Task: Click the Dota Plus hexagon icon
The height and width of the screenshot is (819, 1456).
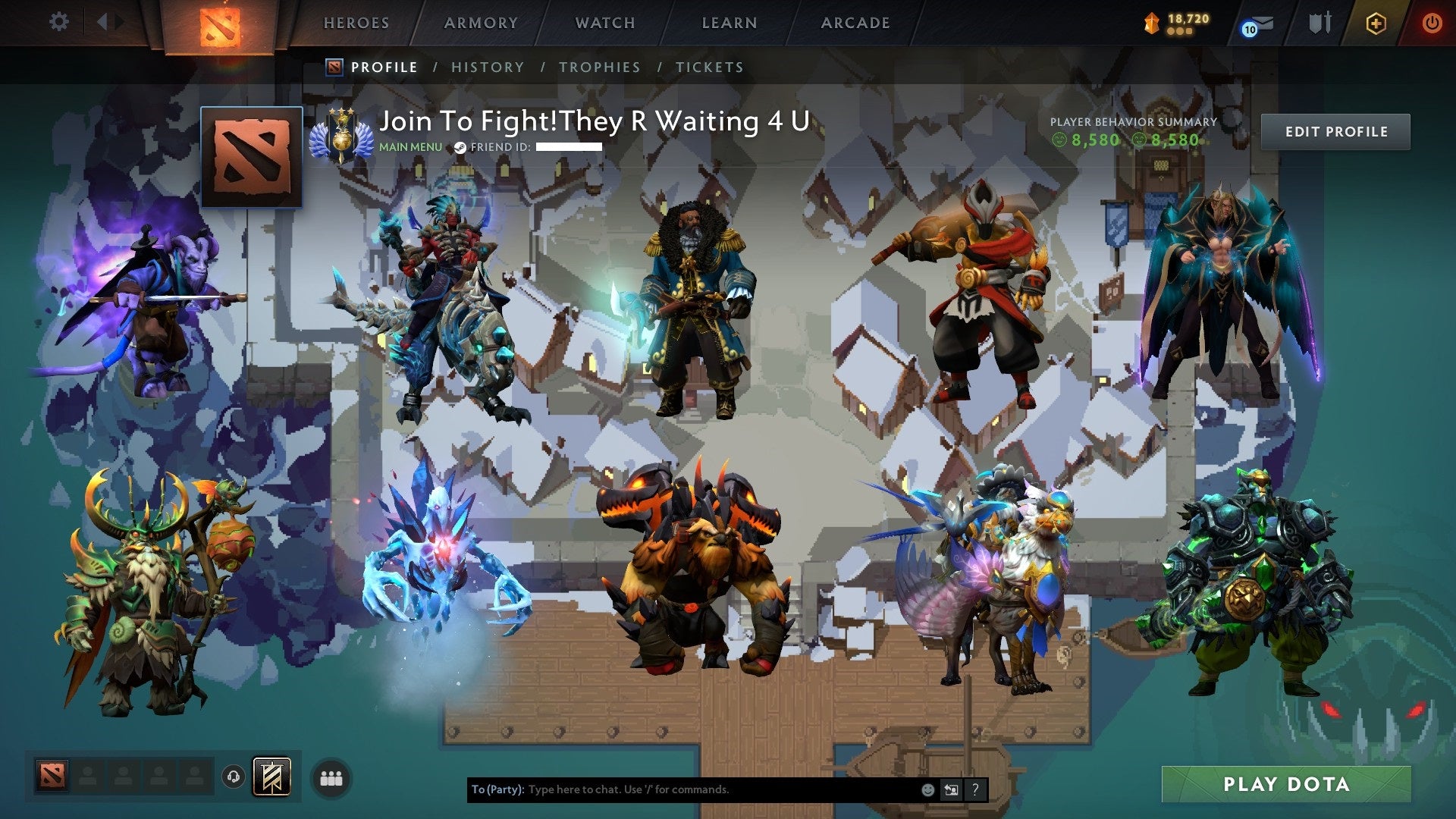Action: tap(1376, 22)
